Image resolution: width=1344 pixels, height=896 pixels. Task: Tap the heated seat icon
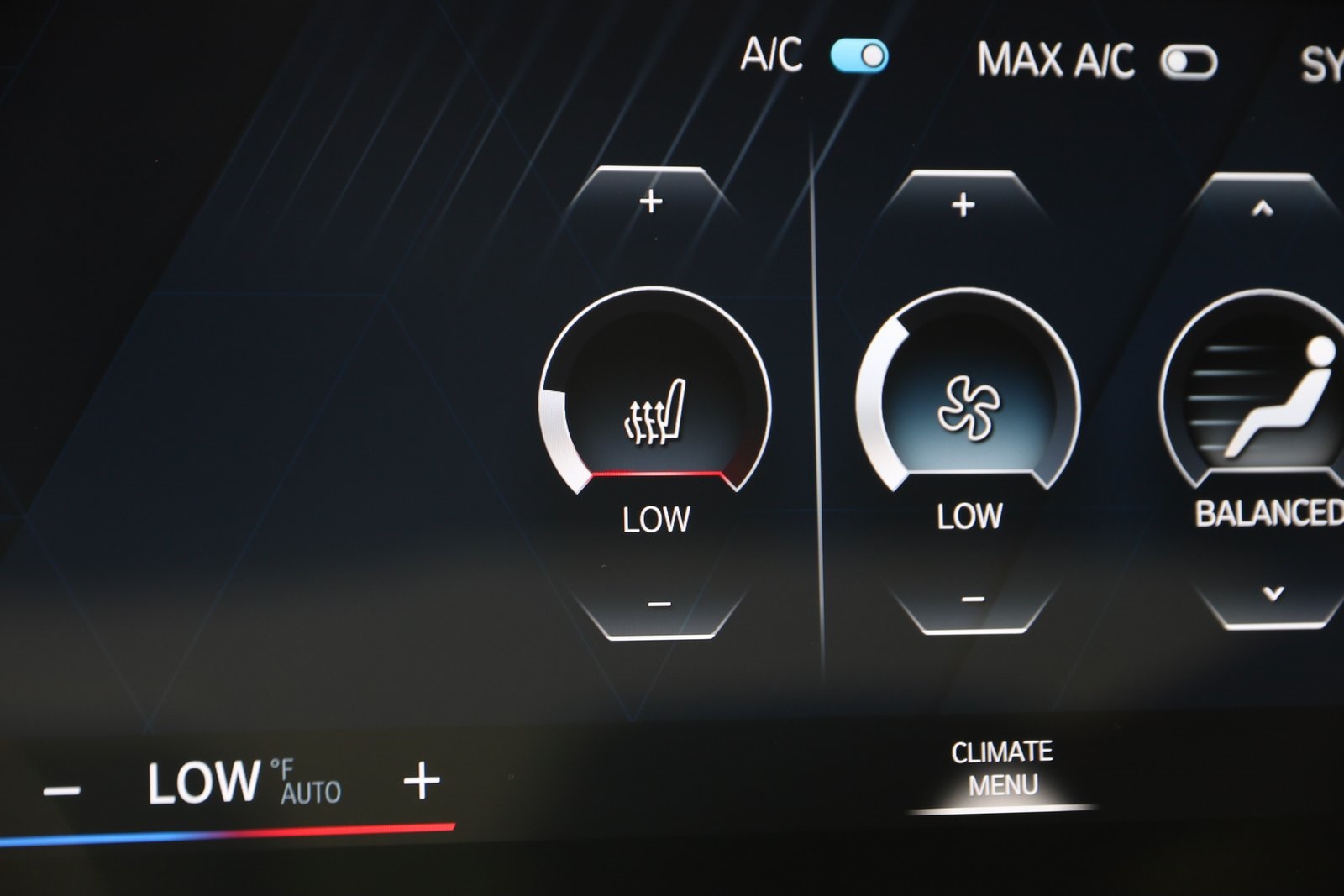click(656, 410)
